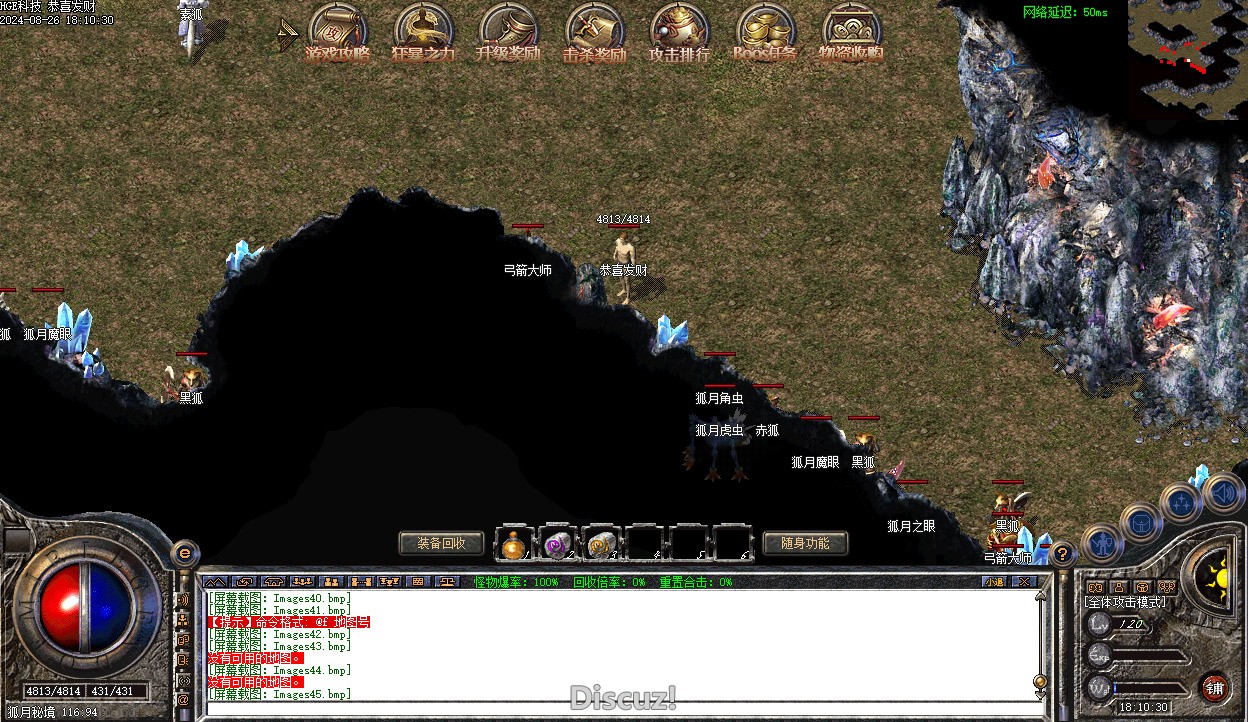Open the 随身功能 portable functions button
This screenshot has height=722, width=1248.
[x=805, y=543]
